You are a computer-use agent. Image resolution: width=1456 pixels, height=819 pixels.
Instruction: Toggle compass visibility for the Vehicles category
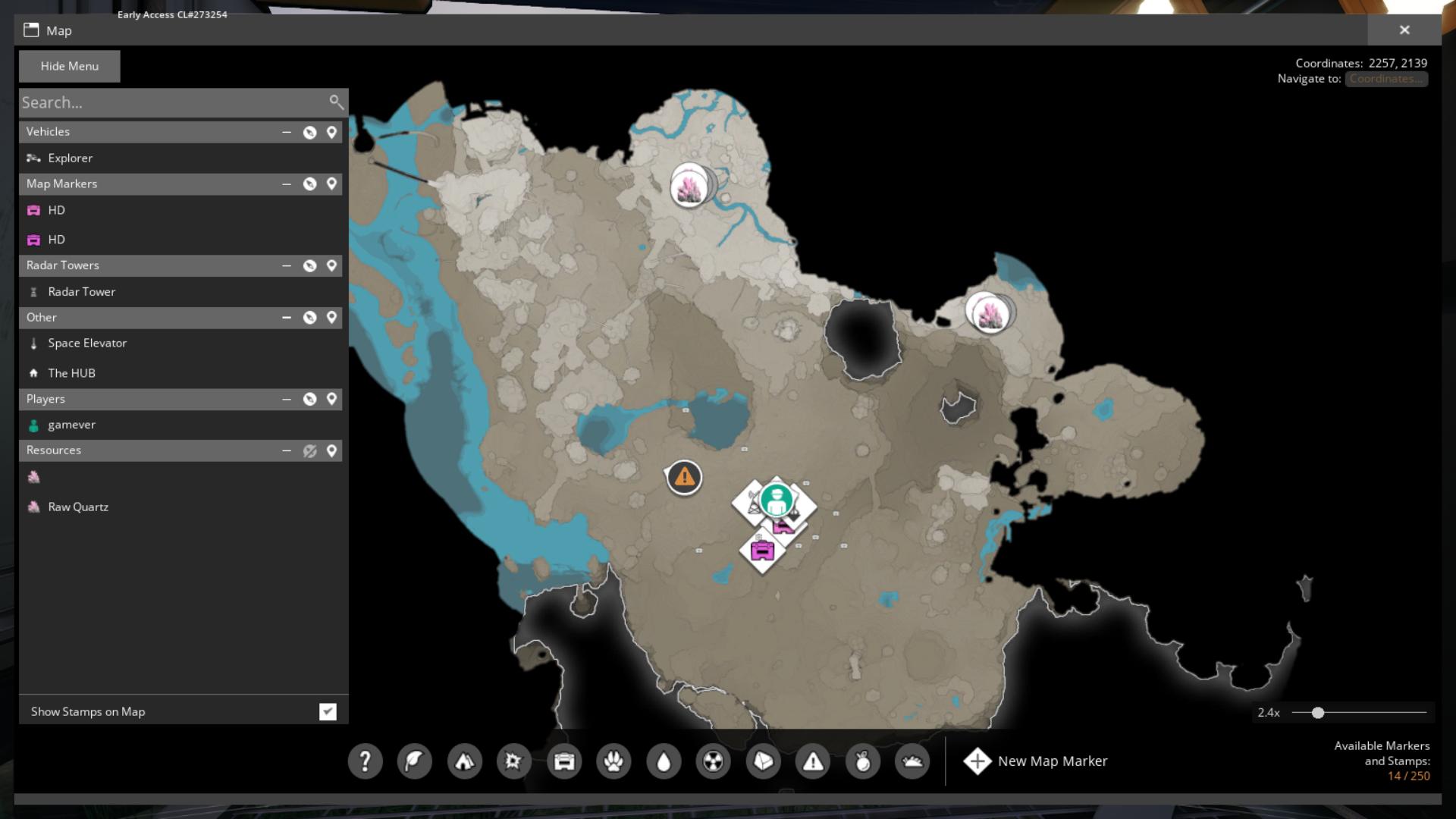(309, 131)
